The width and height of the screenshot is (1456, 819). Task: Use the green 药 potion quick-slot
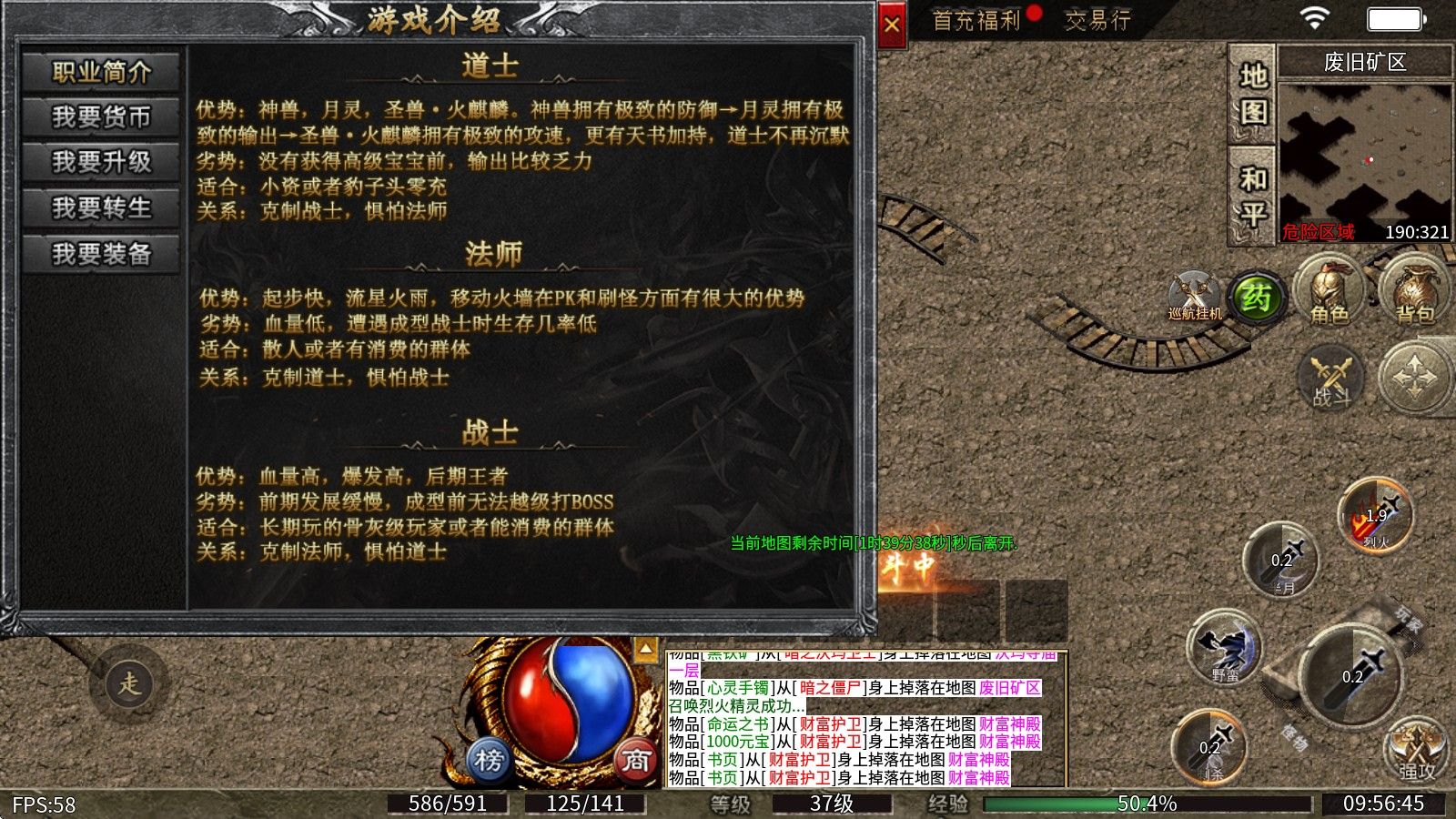(1259, 296)
